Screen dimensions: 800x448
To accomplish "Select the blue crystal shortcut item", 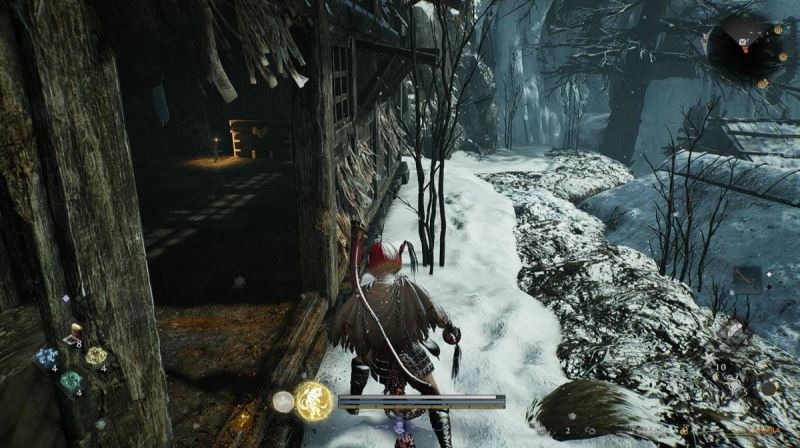I will 46,357.
